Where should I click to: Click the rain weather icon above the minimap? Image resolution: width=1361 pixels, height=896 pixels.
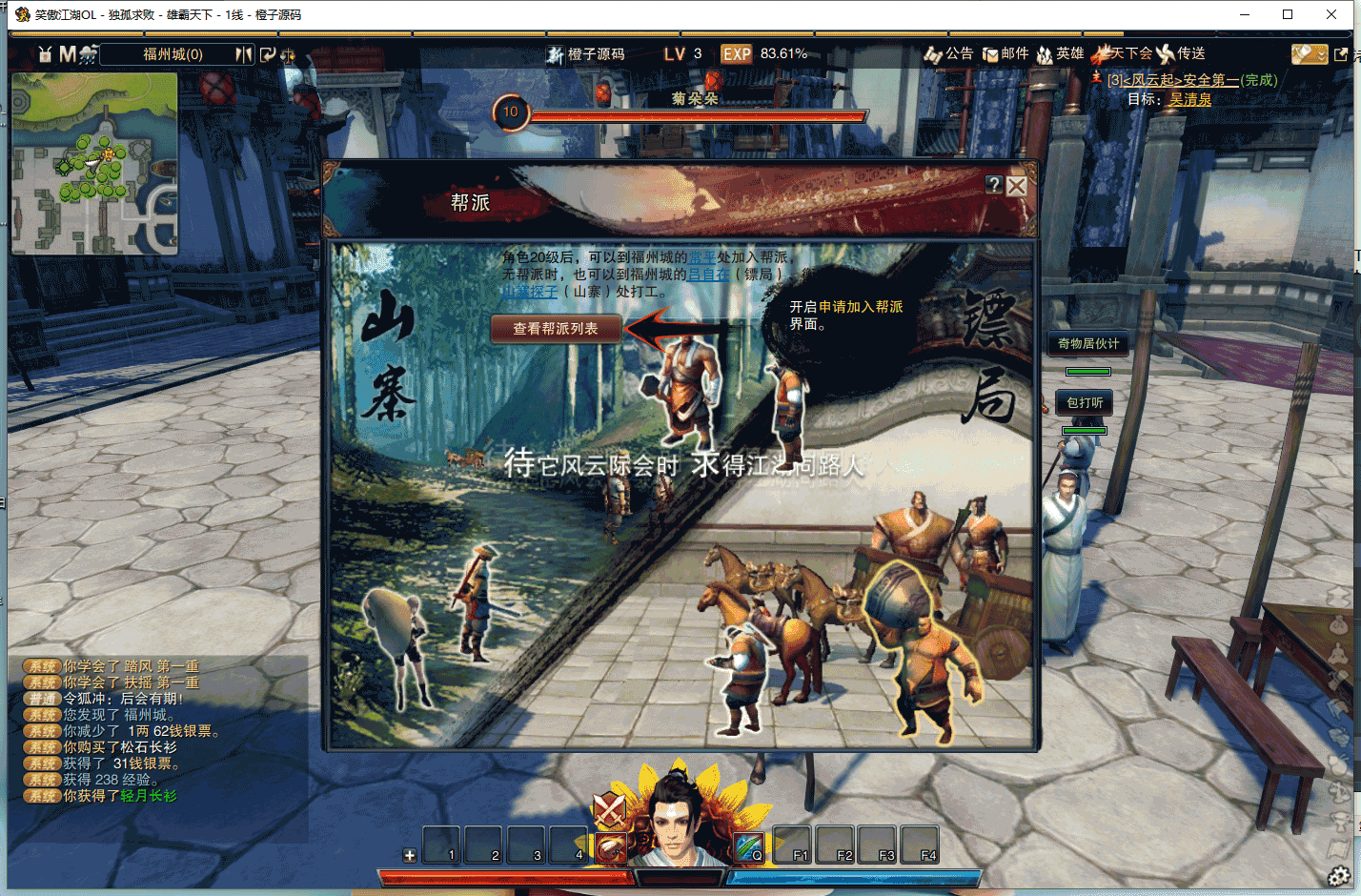click(x=87, y=54)
